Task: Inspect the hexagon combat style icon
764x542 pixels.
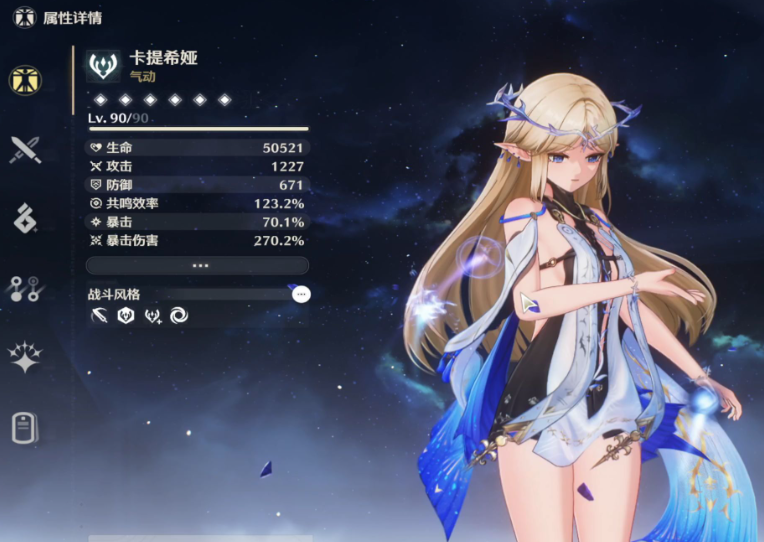Action: pyautogui.click(x=126, y=316)
